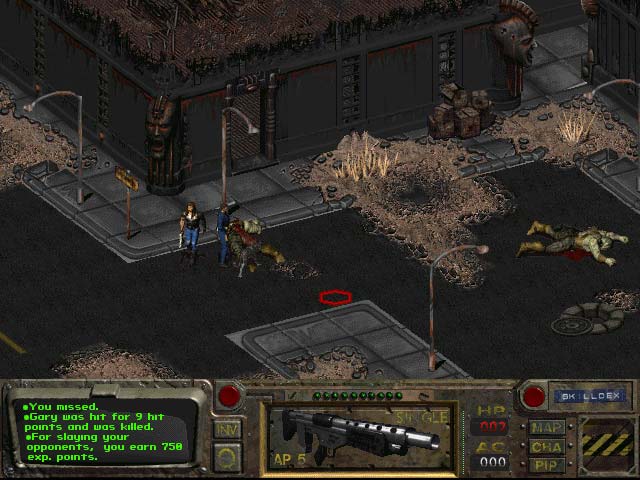Open the world MAP

(x=547, y=428)
